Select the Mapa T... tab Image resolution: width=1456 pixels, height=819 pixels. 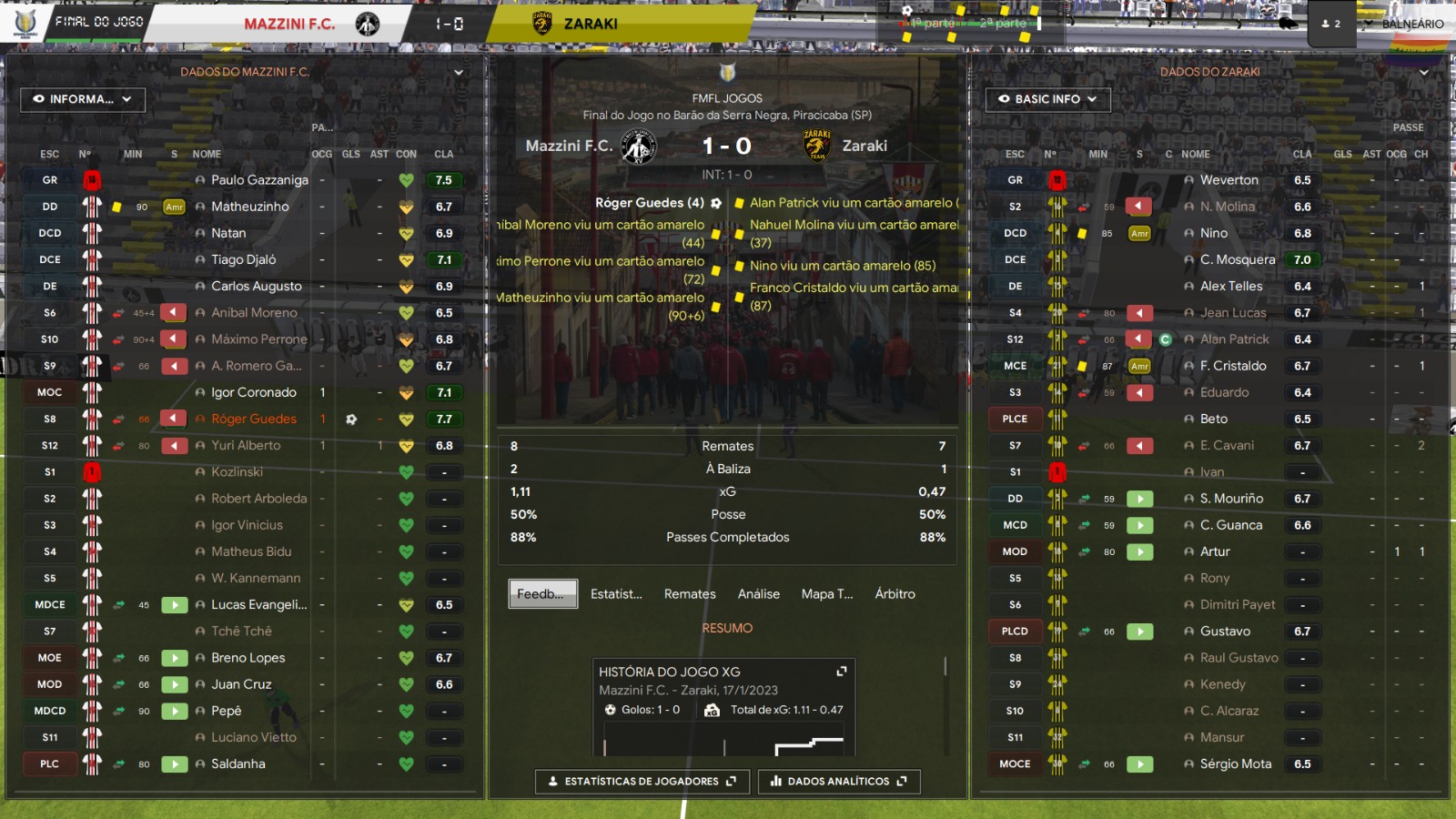pos(827,593)
